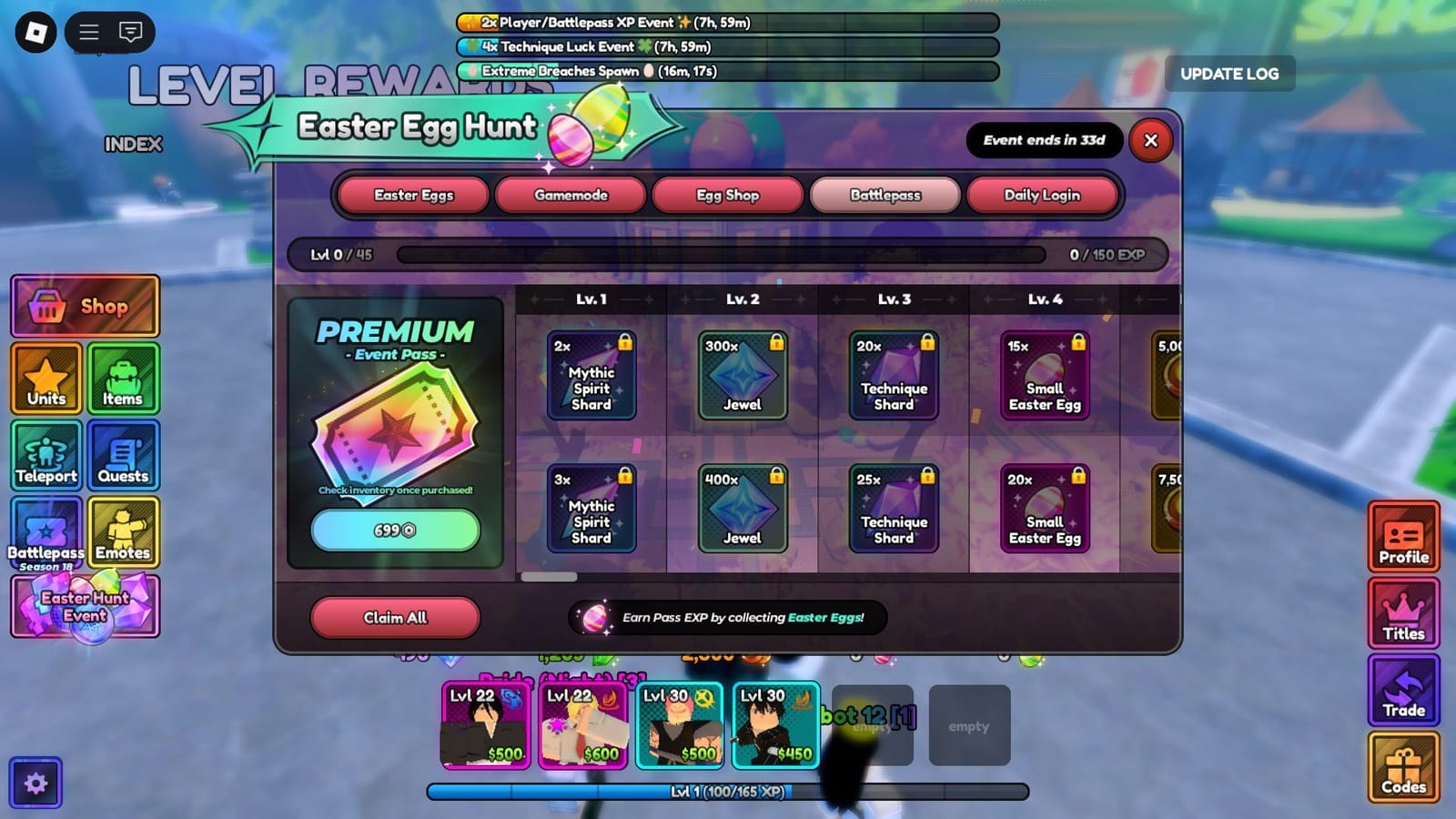The image size is (1456, 819).
Task: Open the Codes redemption panel
Action: [x=1403, y=767]
